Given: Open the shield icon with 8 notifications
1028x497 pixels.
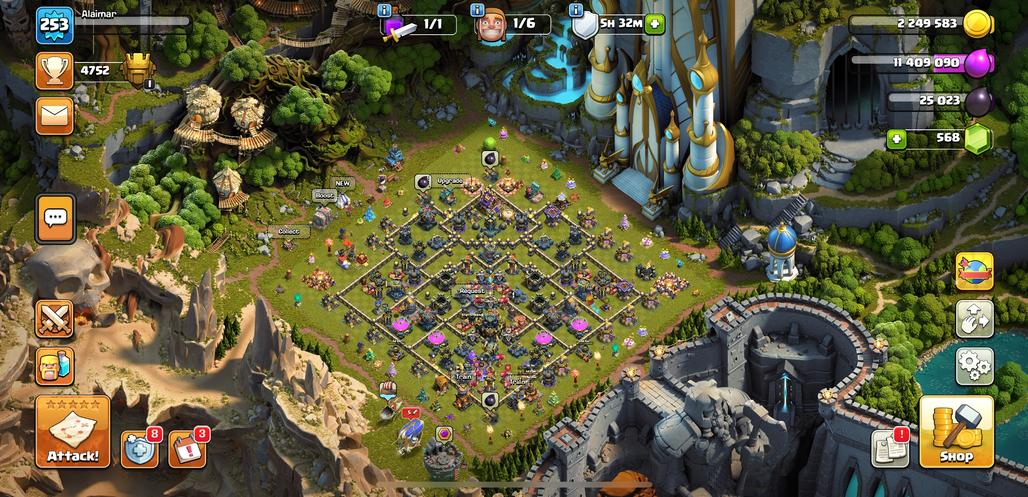Looking at the screenshot, I should click(x=139, y=450).
